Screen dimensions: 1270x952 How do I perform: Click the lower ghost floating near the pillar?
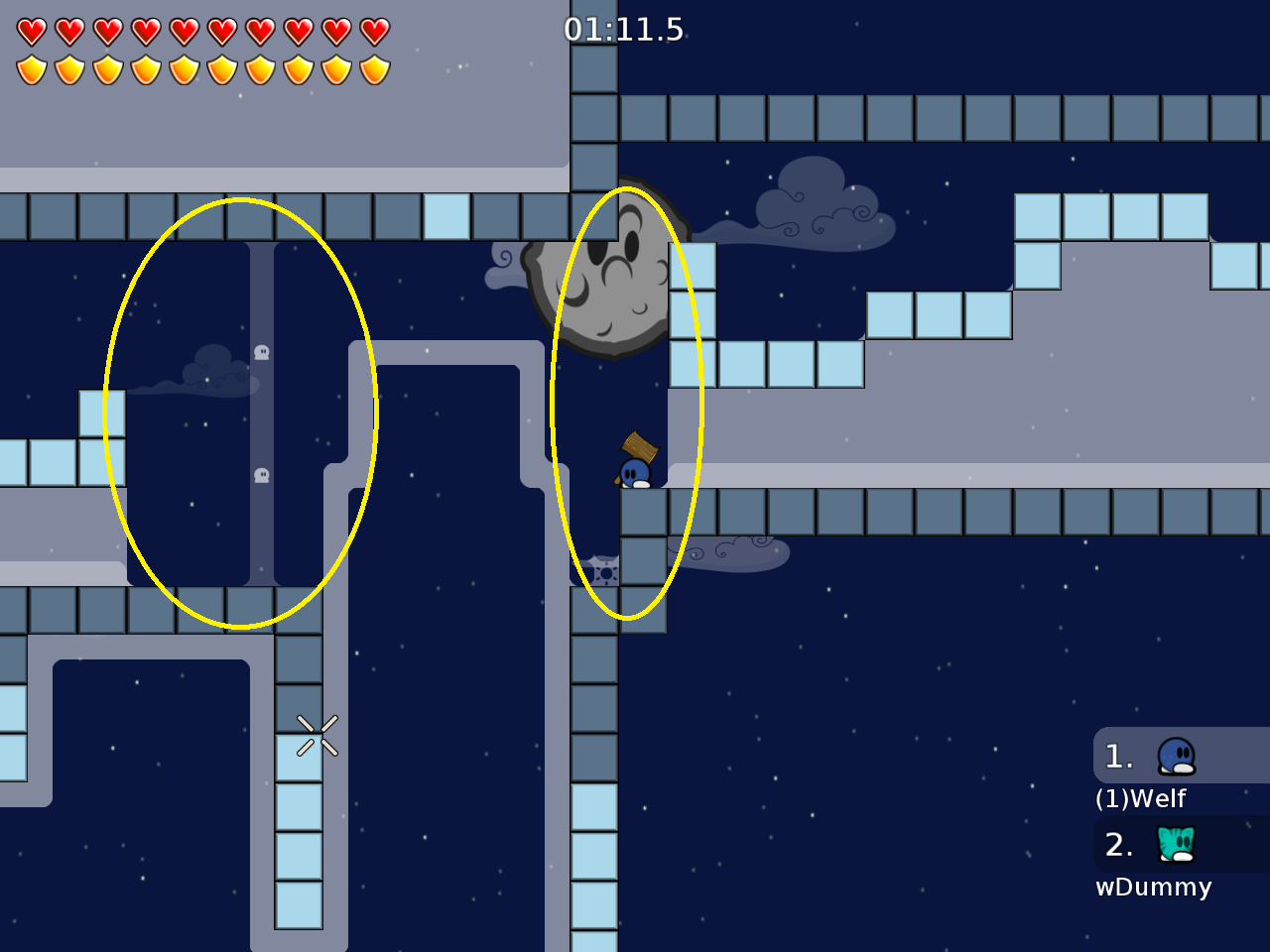261,476
